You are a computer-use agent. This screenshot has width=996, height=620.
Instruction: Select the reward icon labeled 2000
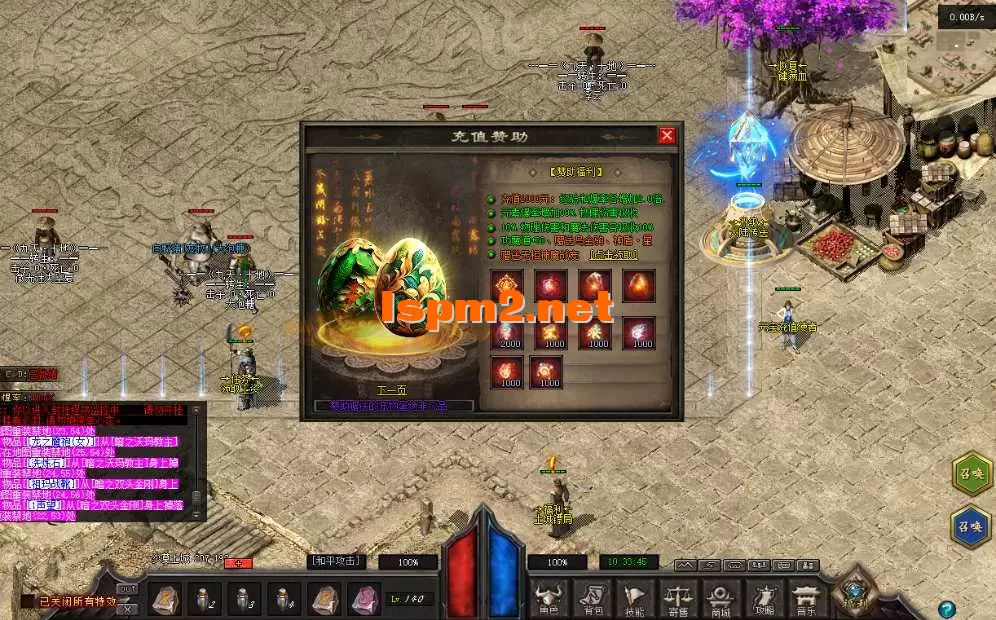point(506,332)
